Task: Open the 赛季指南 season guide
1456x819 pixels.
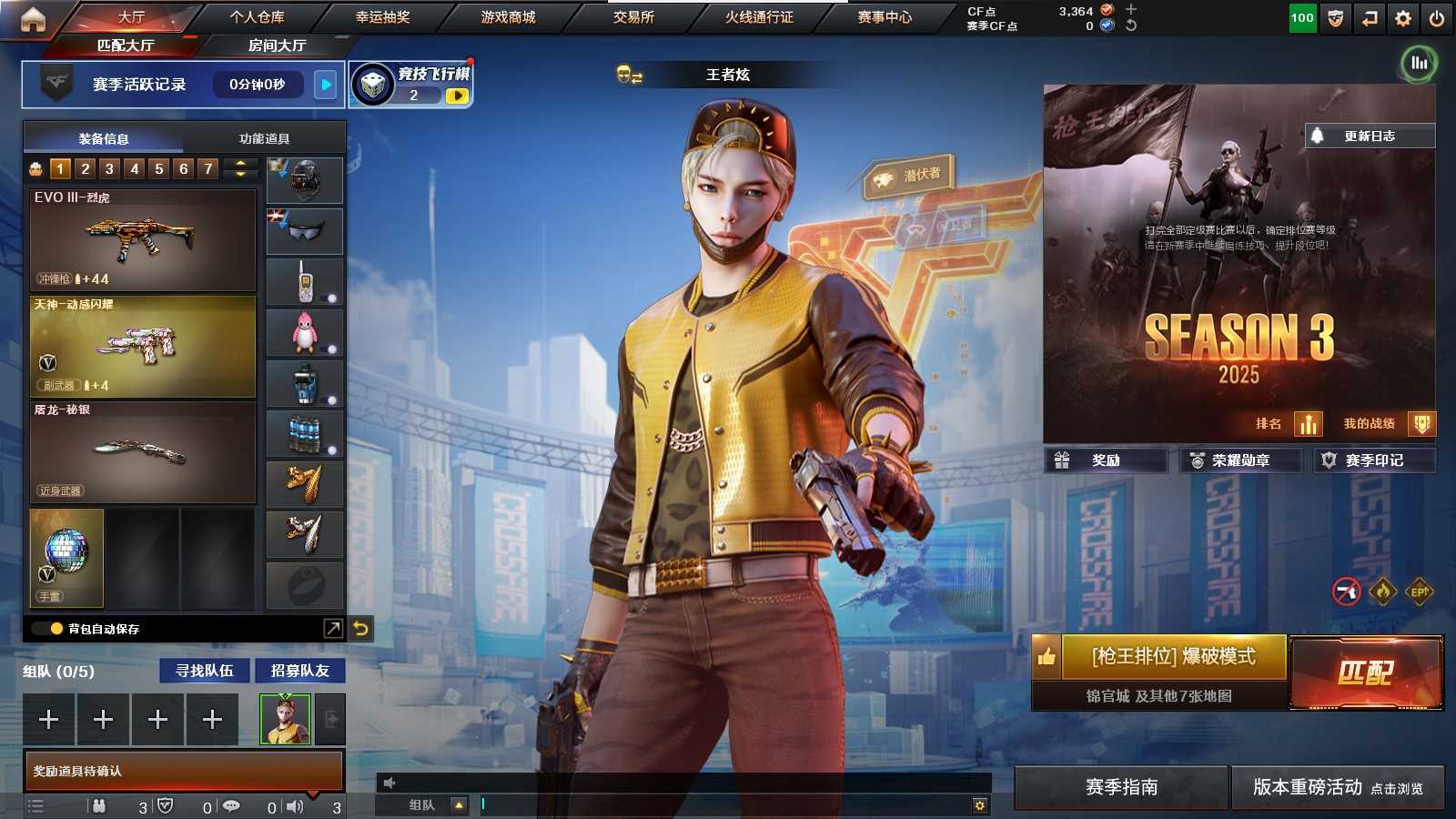Action: click(1121, 787)
